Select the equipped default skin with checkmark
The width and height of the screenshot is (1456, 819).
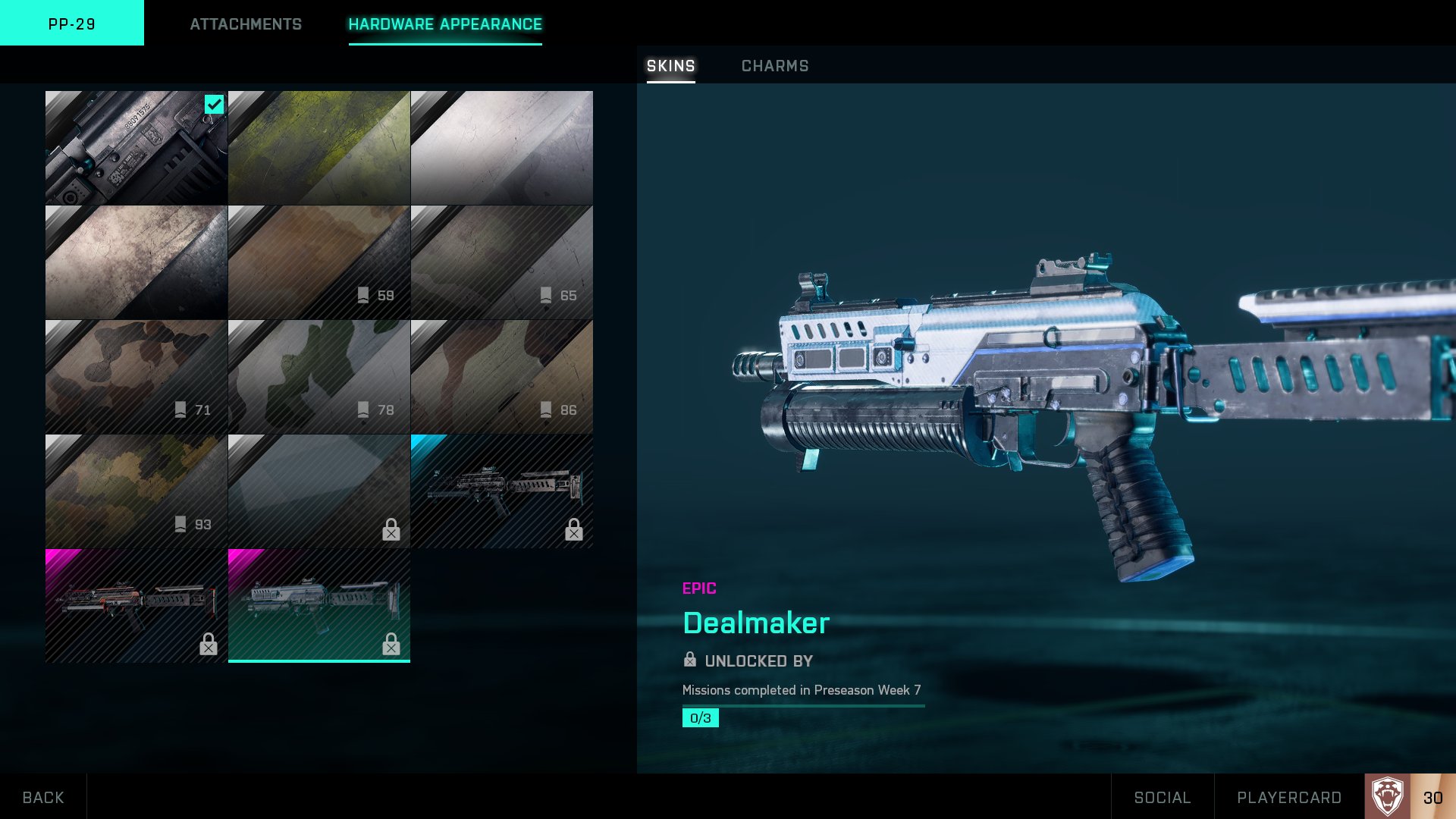136,148
